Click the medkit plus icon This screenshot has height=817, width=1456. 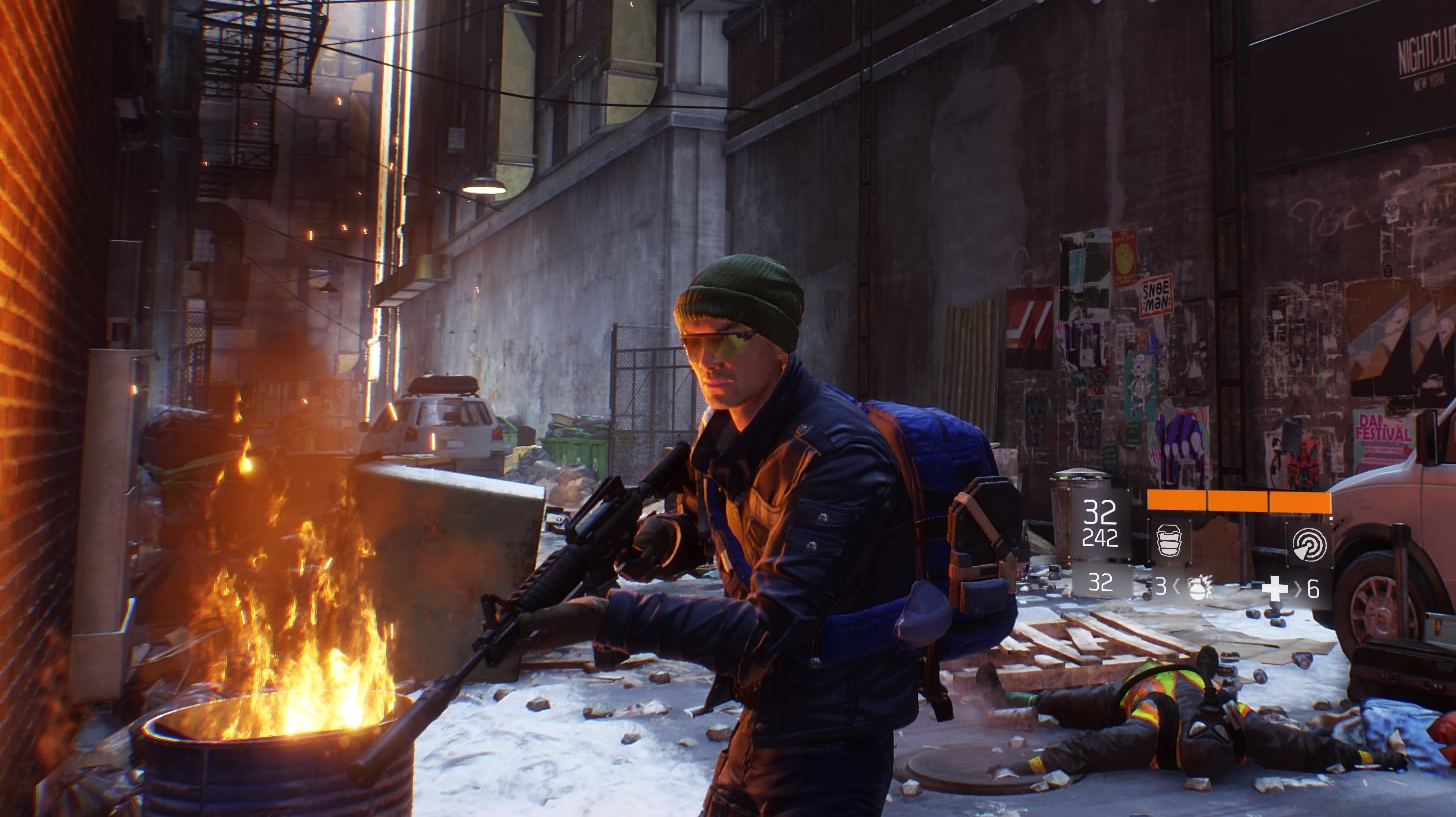1275,590
